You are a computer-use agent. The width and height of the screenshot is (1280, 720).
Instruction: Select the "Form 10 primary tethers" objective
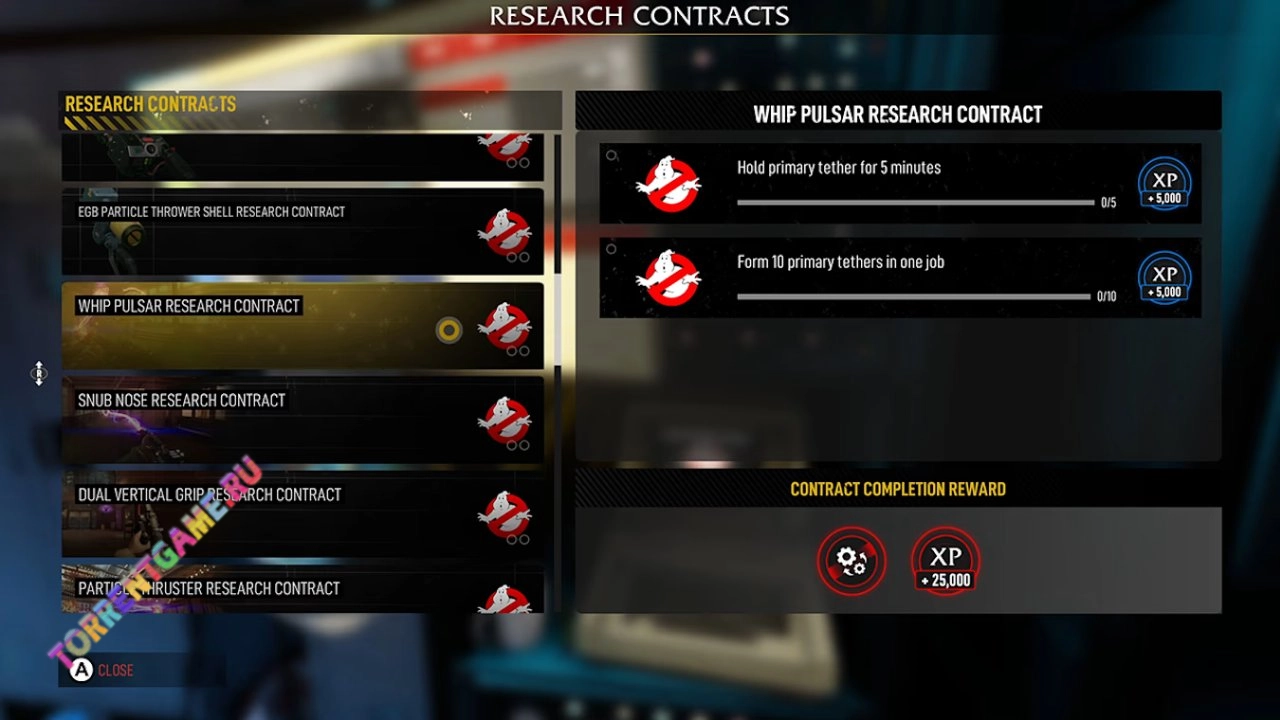click(900, 278)
